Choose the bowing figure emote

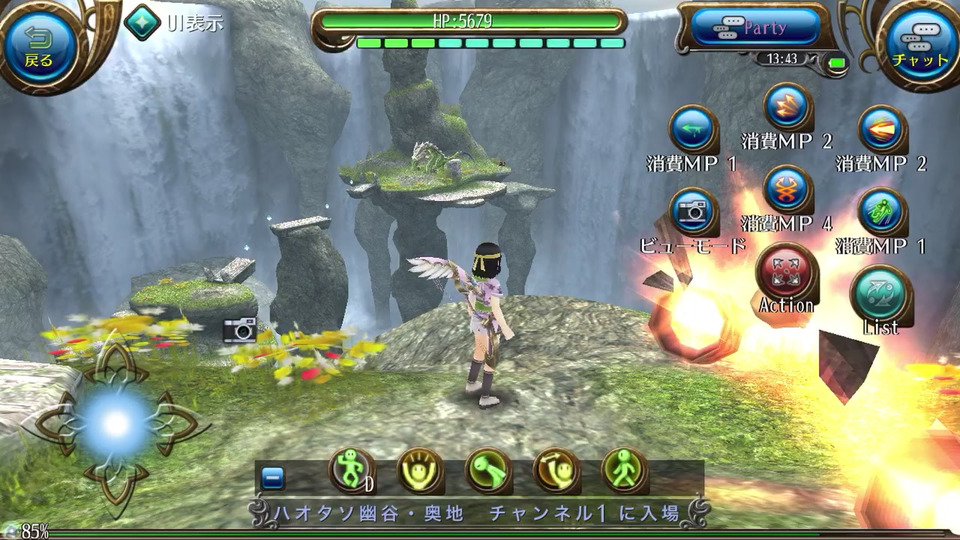(488, 470)
